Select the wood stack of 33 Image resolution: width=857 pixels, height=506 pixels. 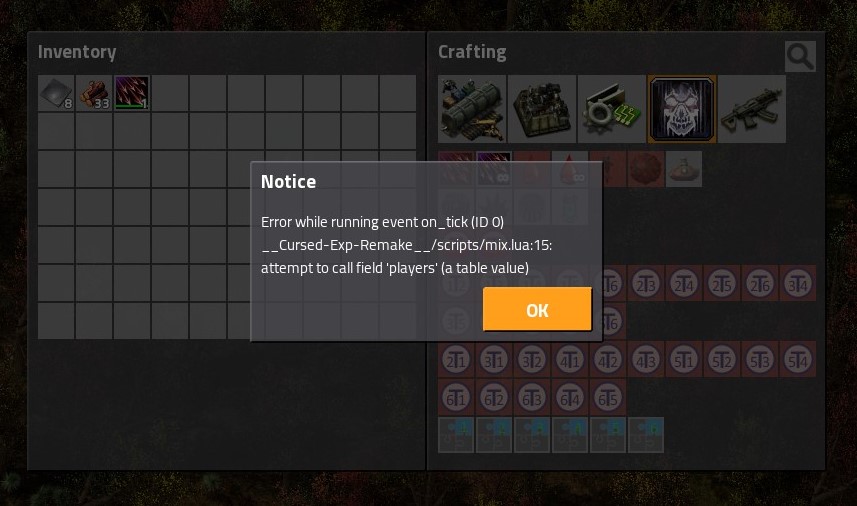click(x=94, y=93)
